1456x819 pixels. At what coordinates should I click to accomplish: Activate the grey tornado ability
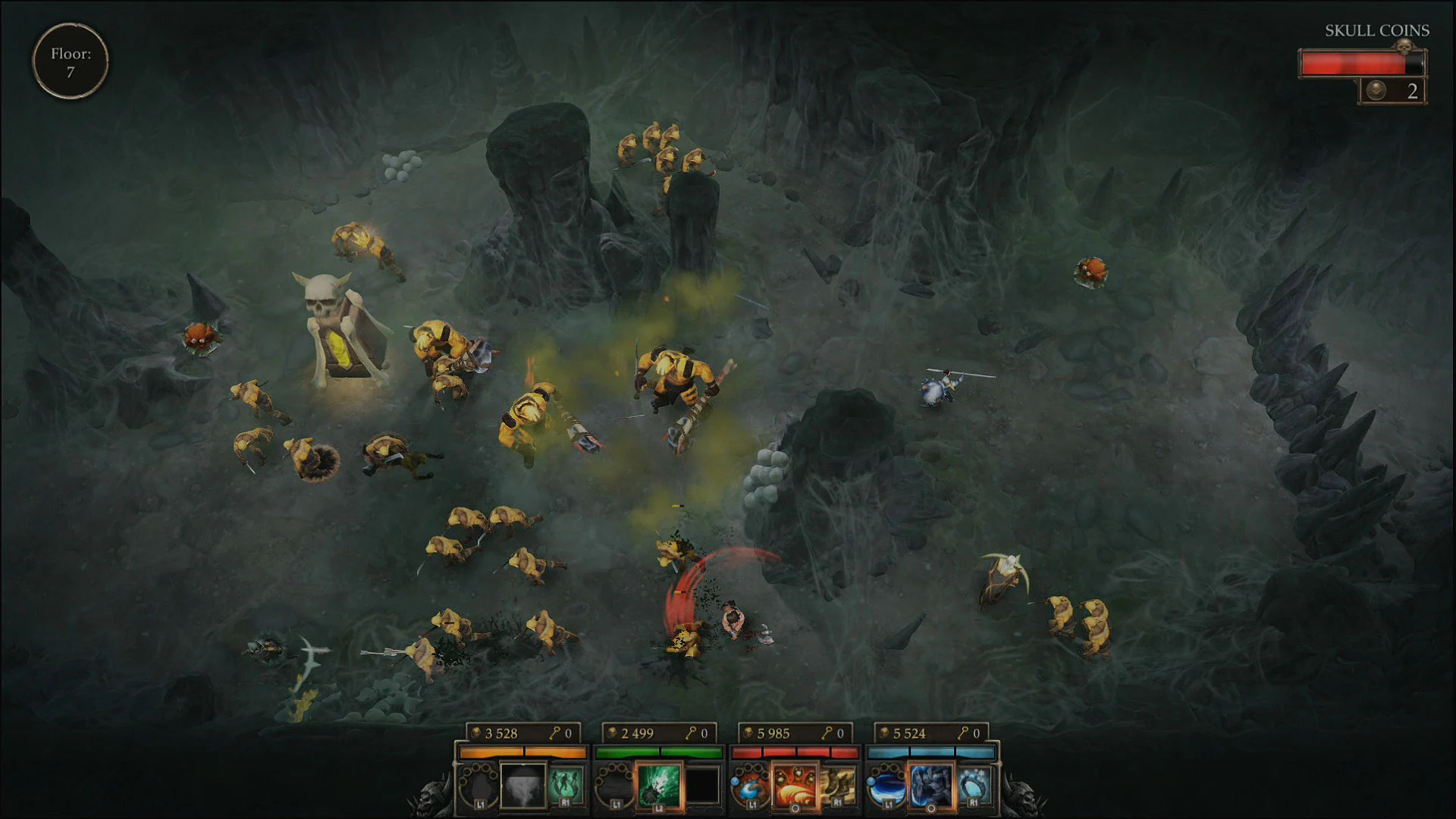tap(523, 785)
